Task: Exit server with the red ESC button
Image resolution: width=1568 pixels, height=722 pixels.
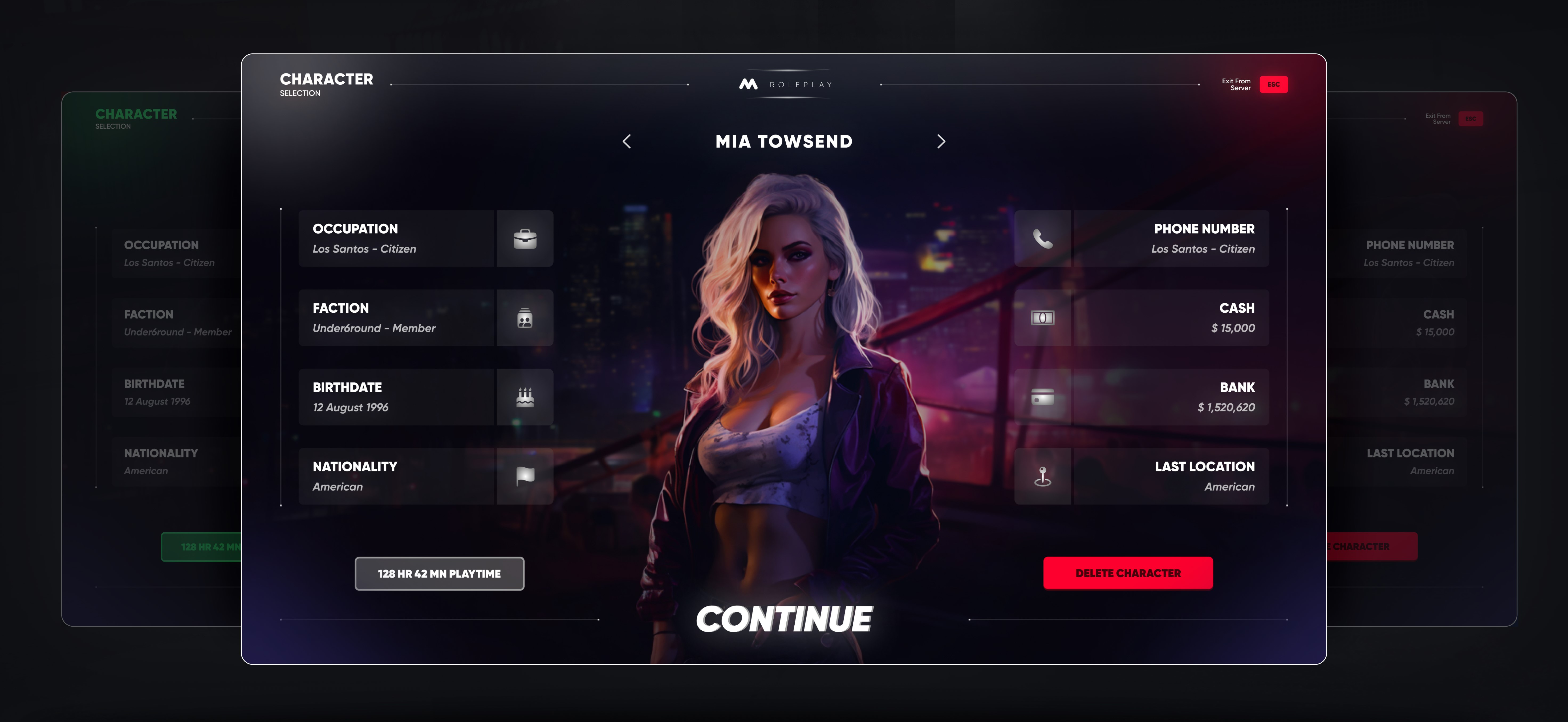Action: point(1273,85)
